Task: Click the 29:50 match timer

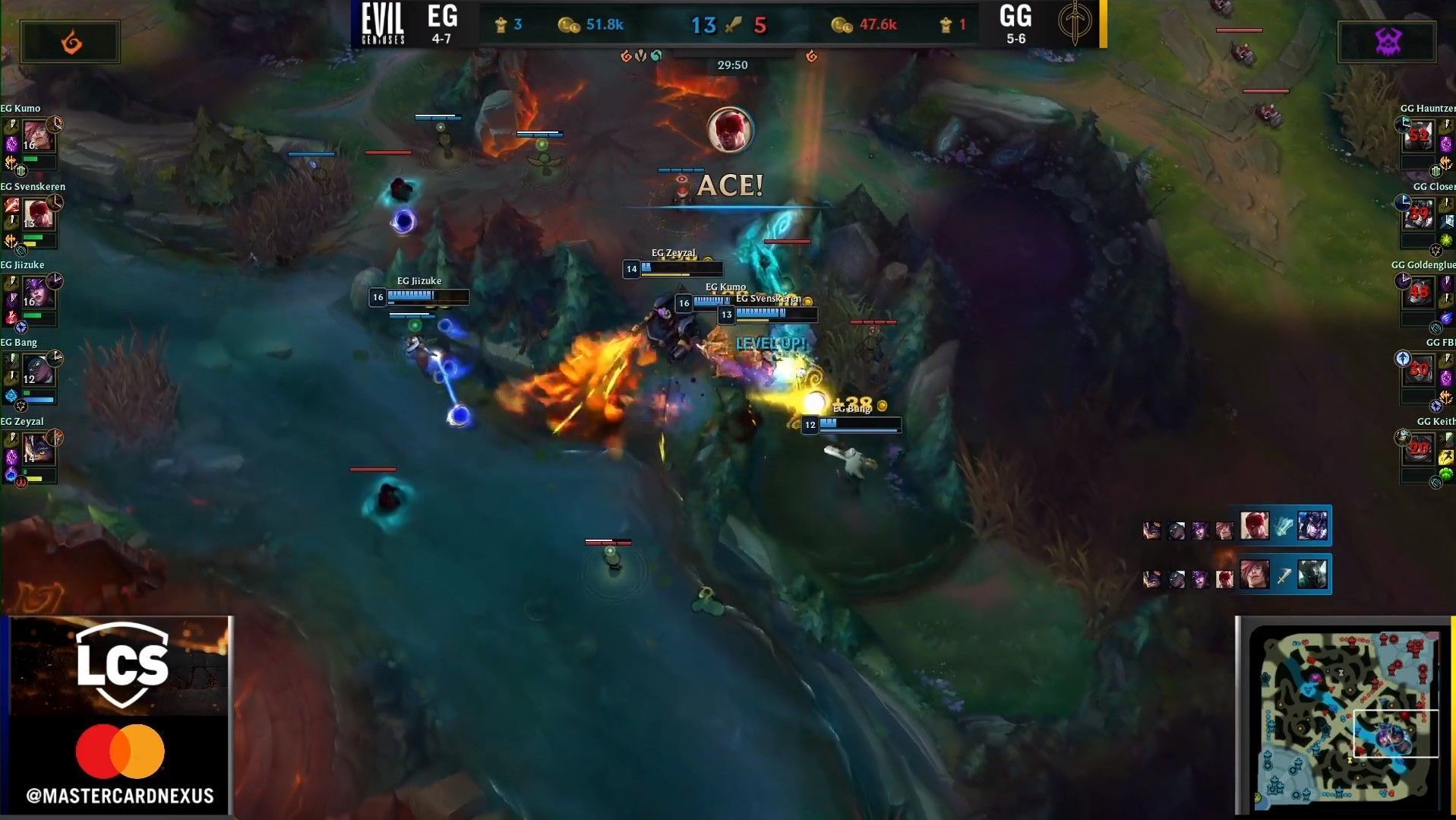Action: click(731, 65)
